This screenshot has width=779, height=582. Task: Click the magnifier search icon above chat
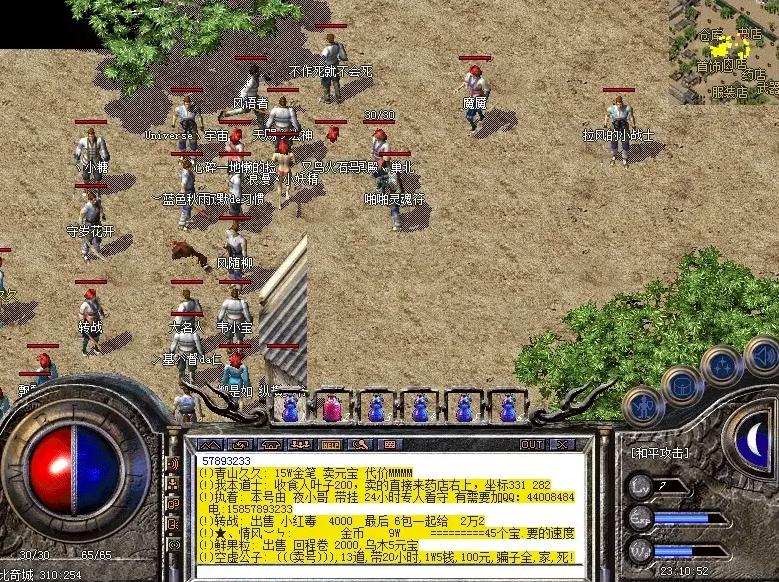tap(363, 444)
